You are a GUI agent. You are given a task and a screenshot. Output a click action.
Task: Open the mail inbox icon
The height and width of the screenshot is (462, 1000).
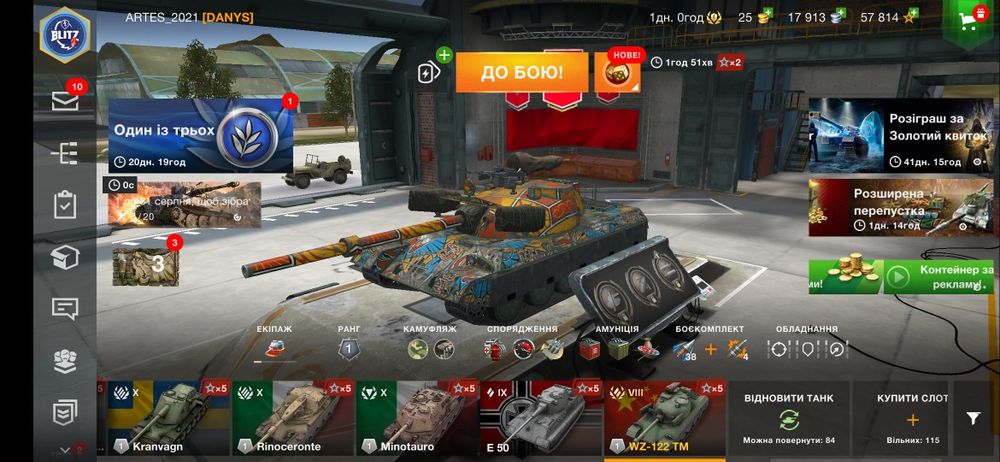click(x=65, y=100)
